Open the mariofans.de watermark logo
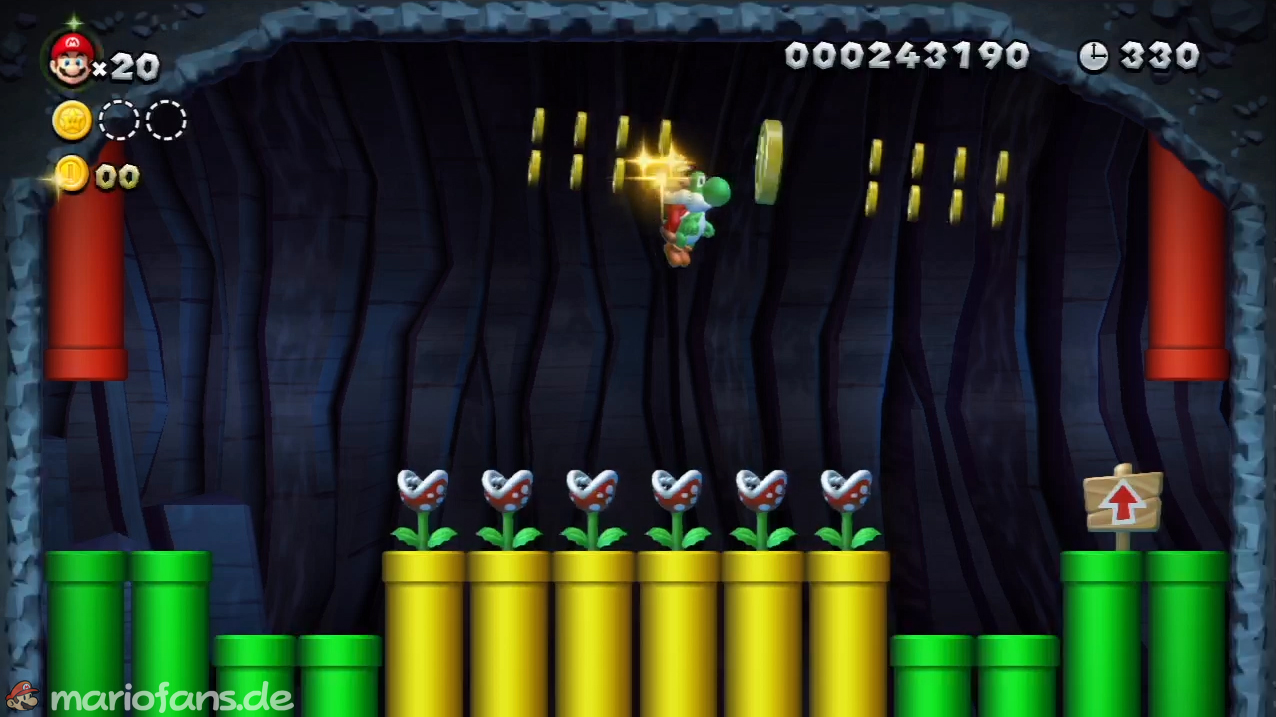 click(x=150, y=697)
